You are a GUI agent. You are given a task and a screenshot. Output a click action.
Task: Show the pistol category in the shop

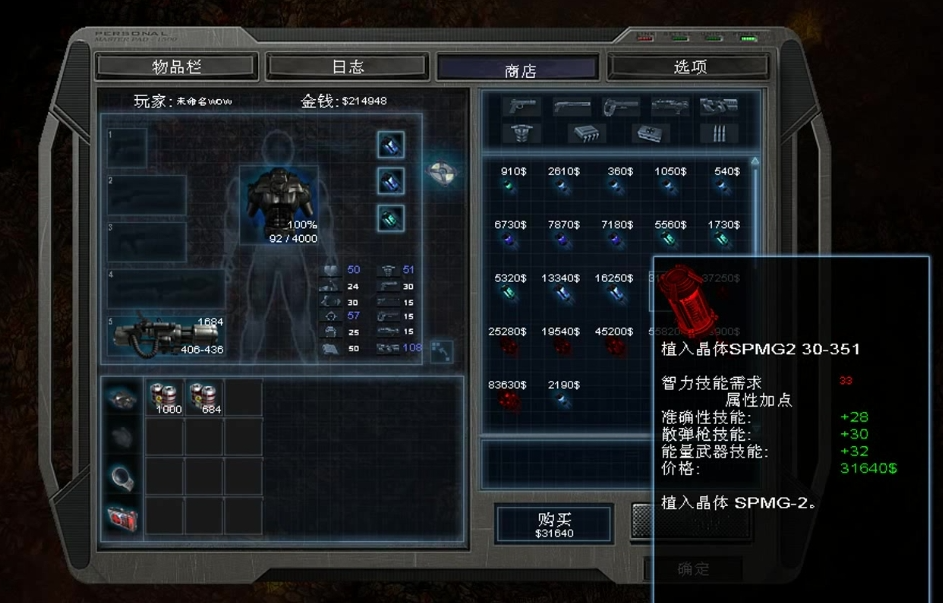(x=521, y=106)
